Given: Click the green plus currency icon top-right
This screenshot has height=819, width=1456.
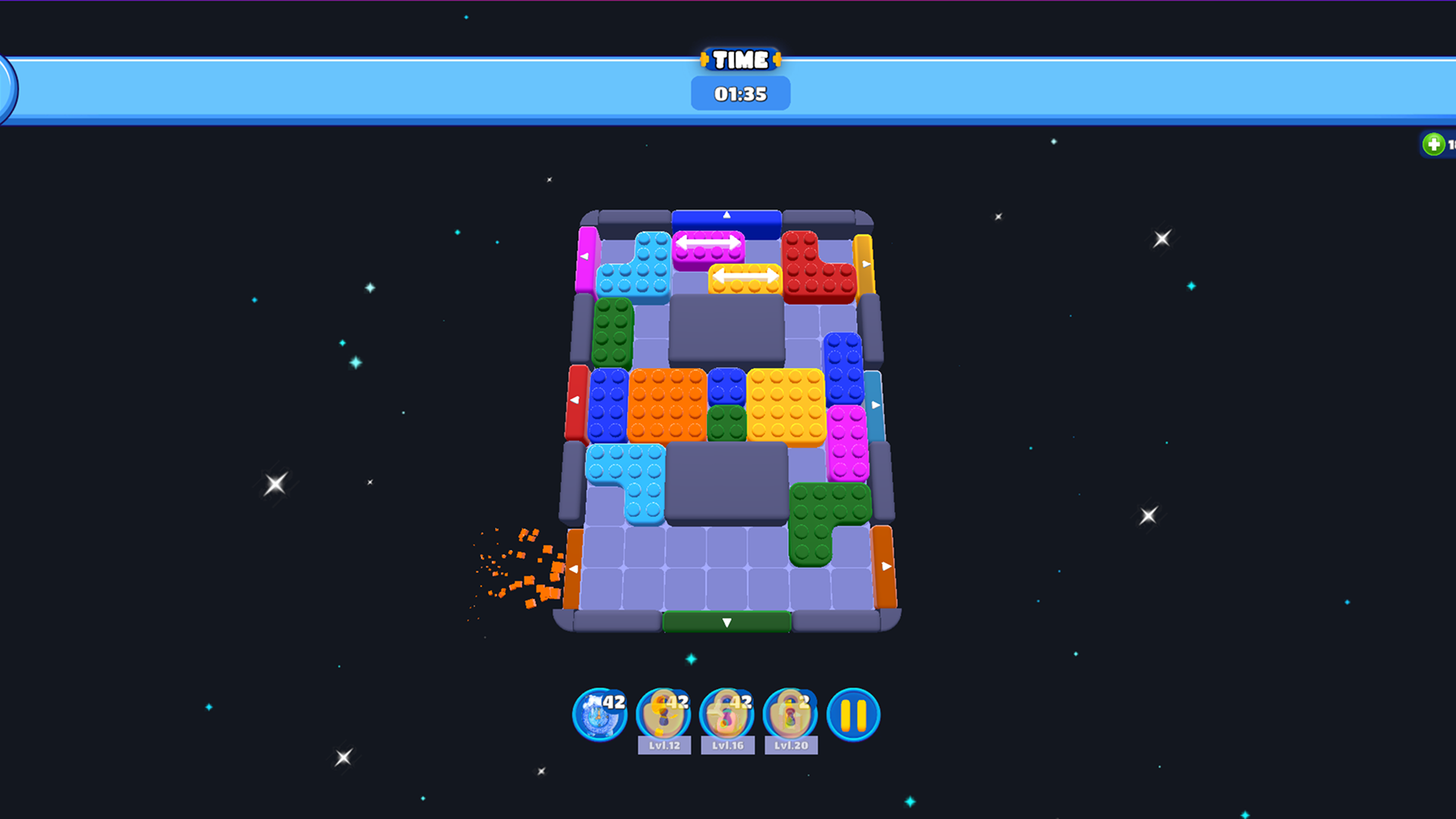Looking at the screenshot, I should point(1434,143).
